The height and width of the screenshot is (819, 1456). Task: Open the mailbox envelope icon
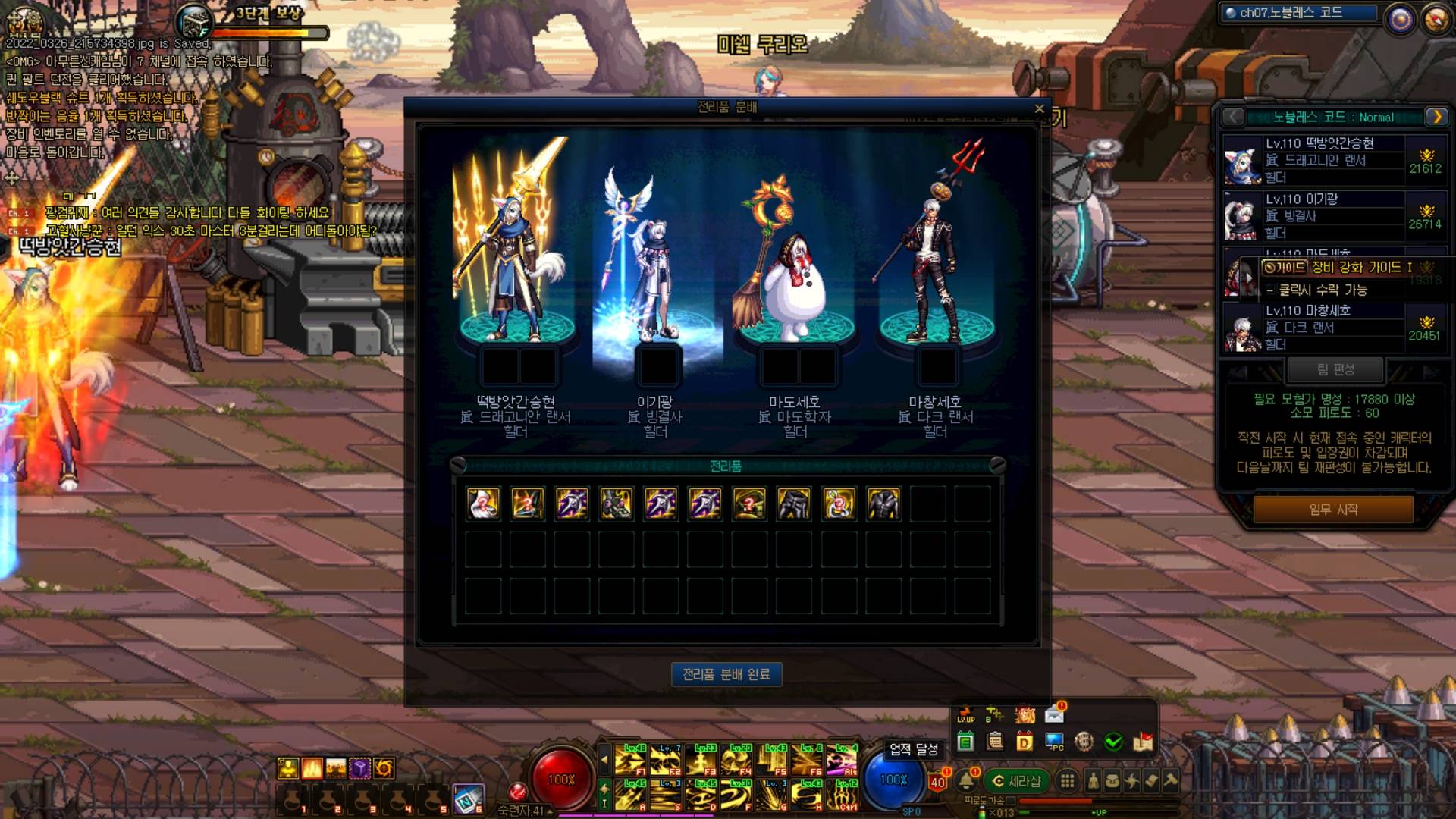1054,714
